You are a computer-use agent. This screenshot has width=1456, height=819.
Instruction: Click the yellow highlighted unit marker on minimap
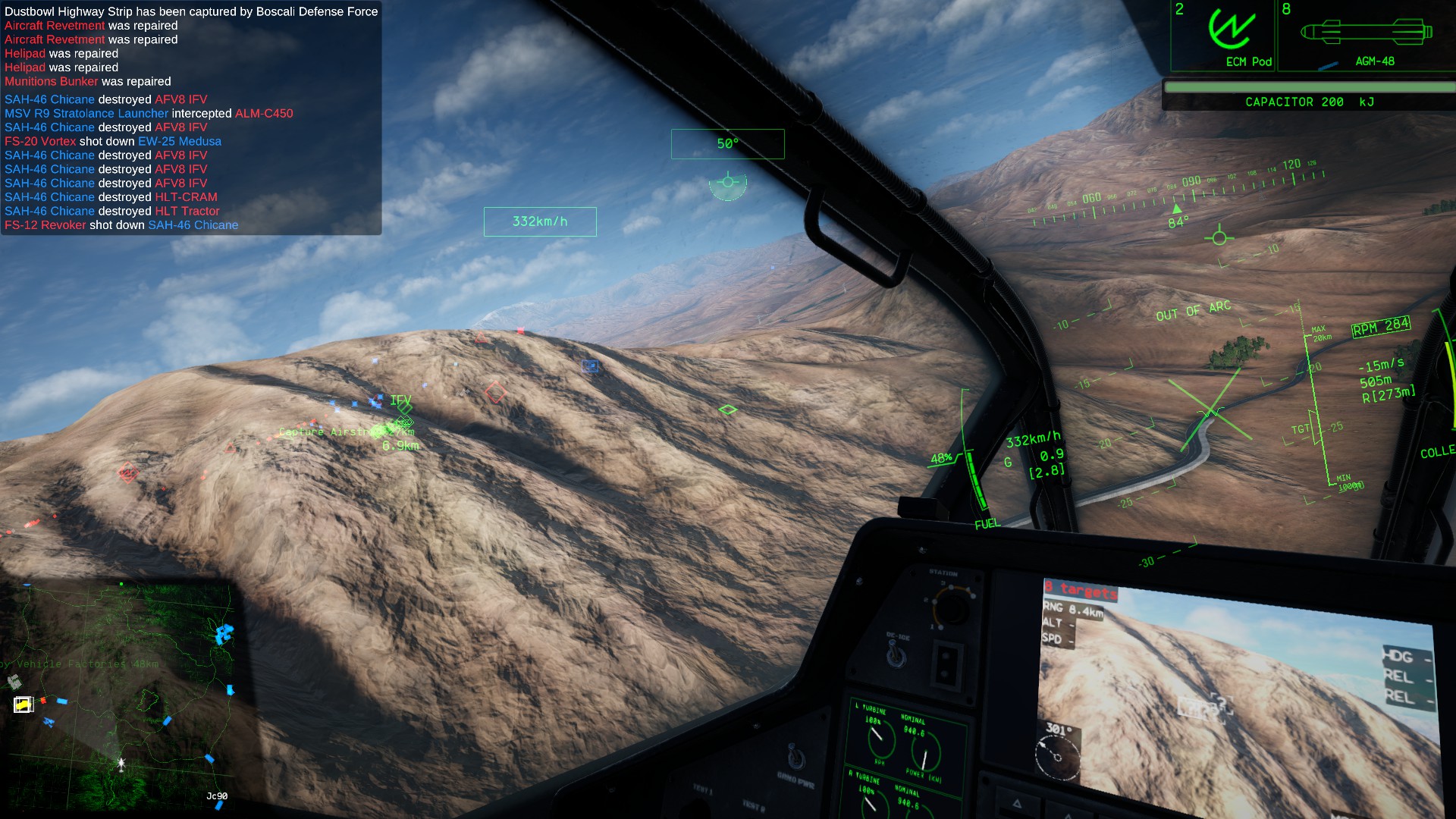point(24,704)
